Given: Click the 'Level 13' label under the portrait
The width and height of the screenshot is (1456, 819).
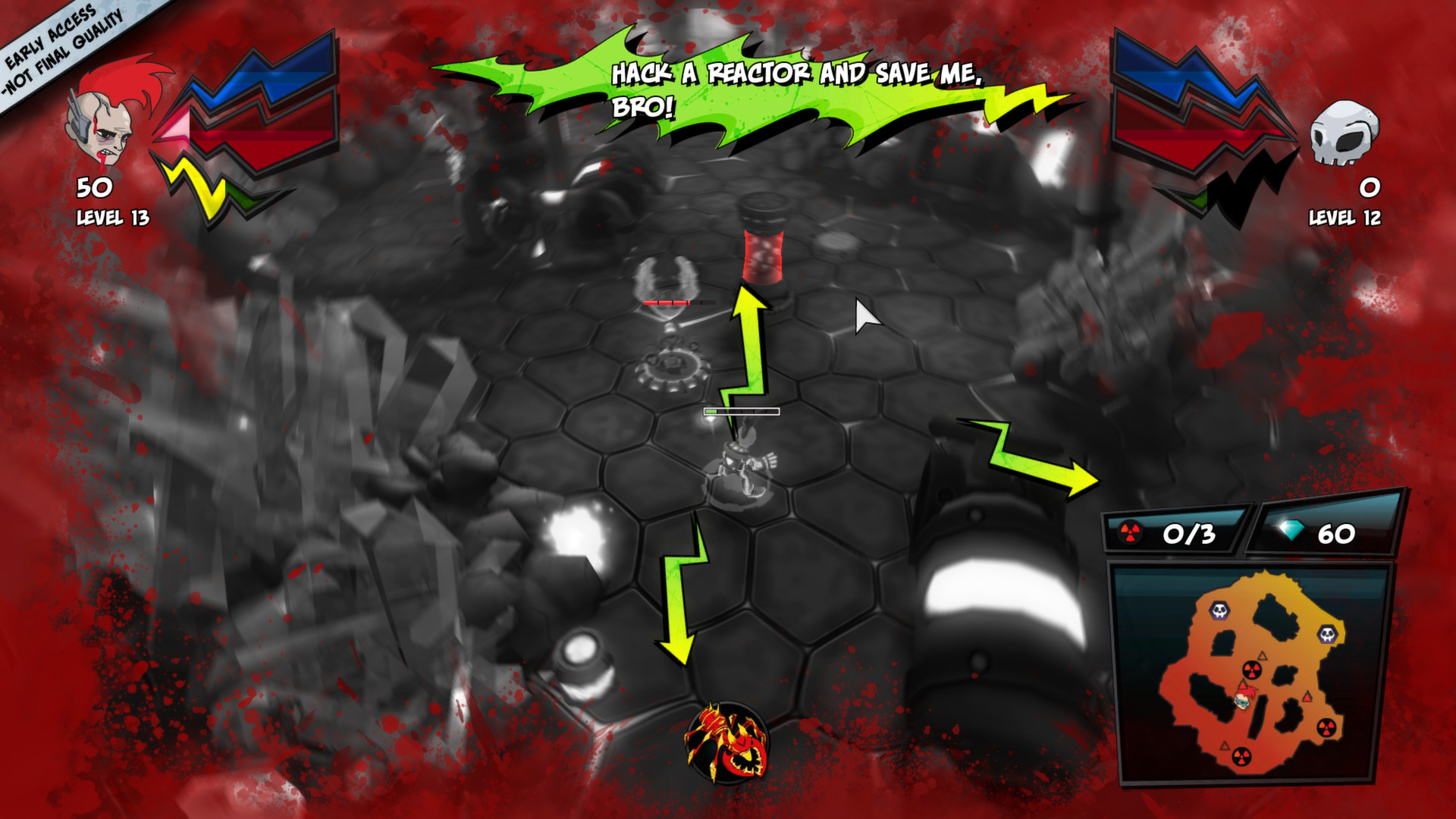Looking at the screenshot, I should pyautogui.click(x=112, y=218).
